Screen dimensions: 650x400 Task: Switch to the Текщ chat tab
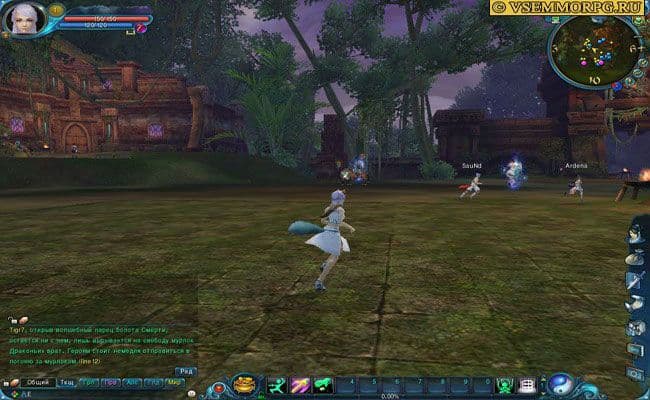click(x=67, y=383)
